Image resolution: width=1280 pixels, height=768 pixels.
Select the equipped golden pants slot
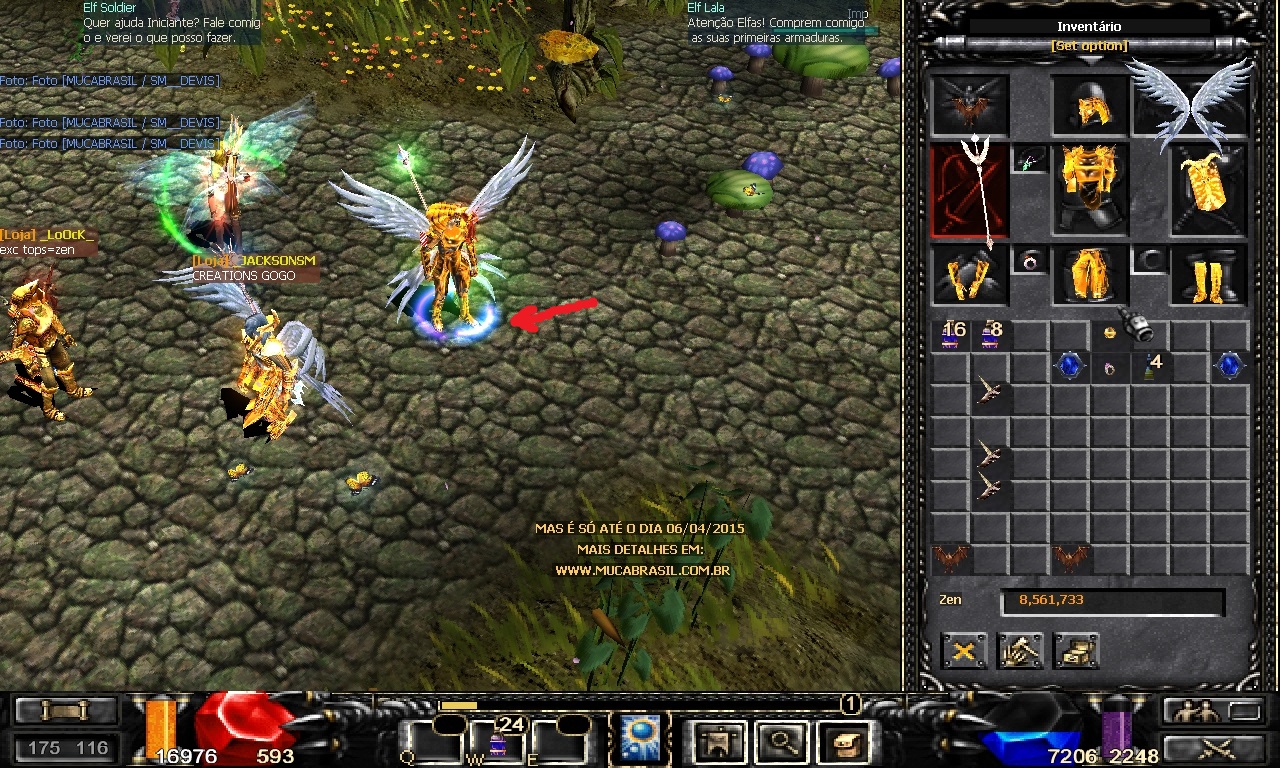[x=1089, y=275]
